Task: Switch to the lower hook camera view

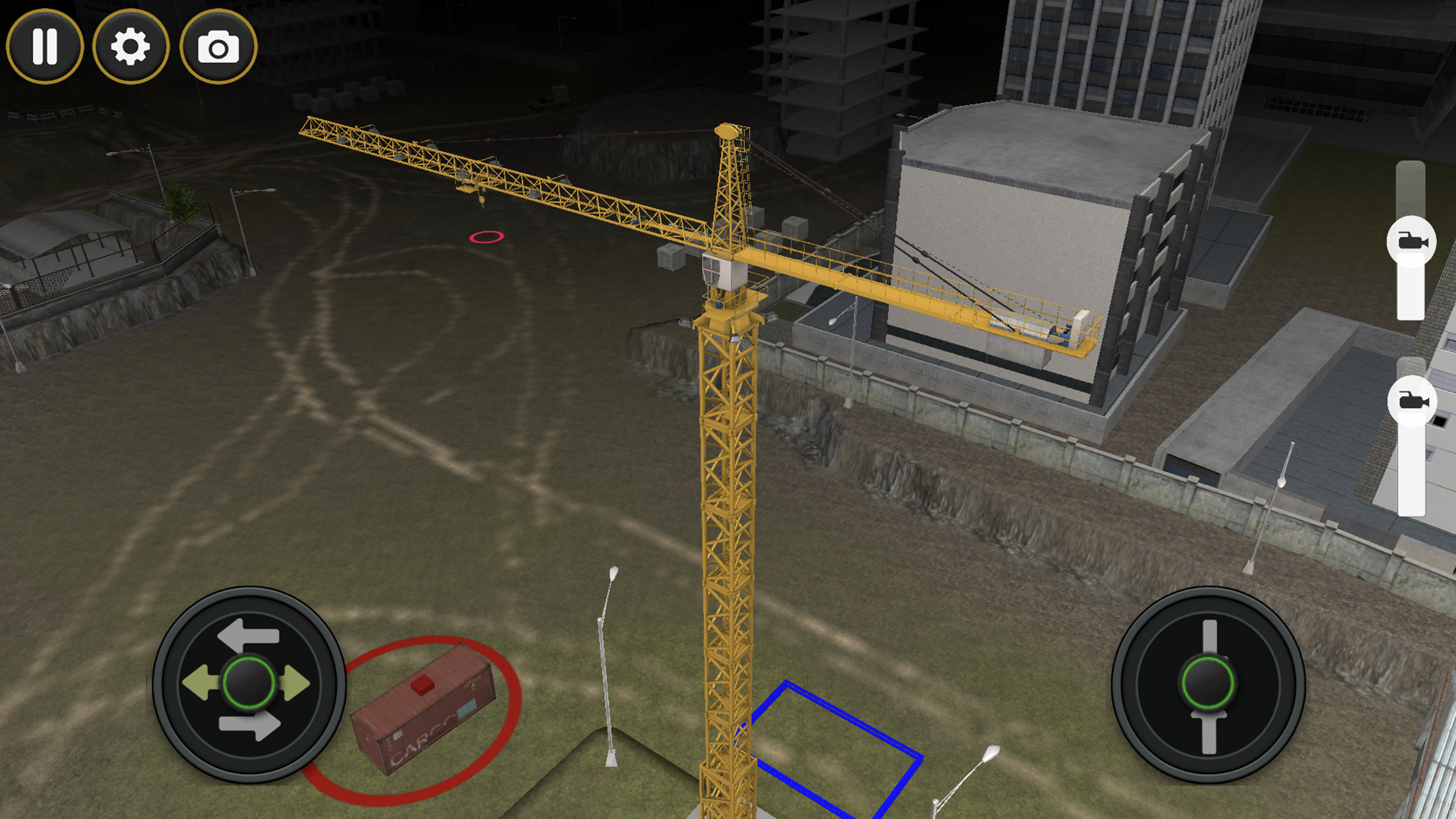Action: pyautogui.click(x=1411, y=401)
